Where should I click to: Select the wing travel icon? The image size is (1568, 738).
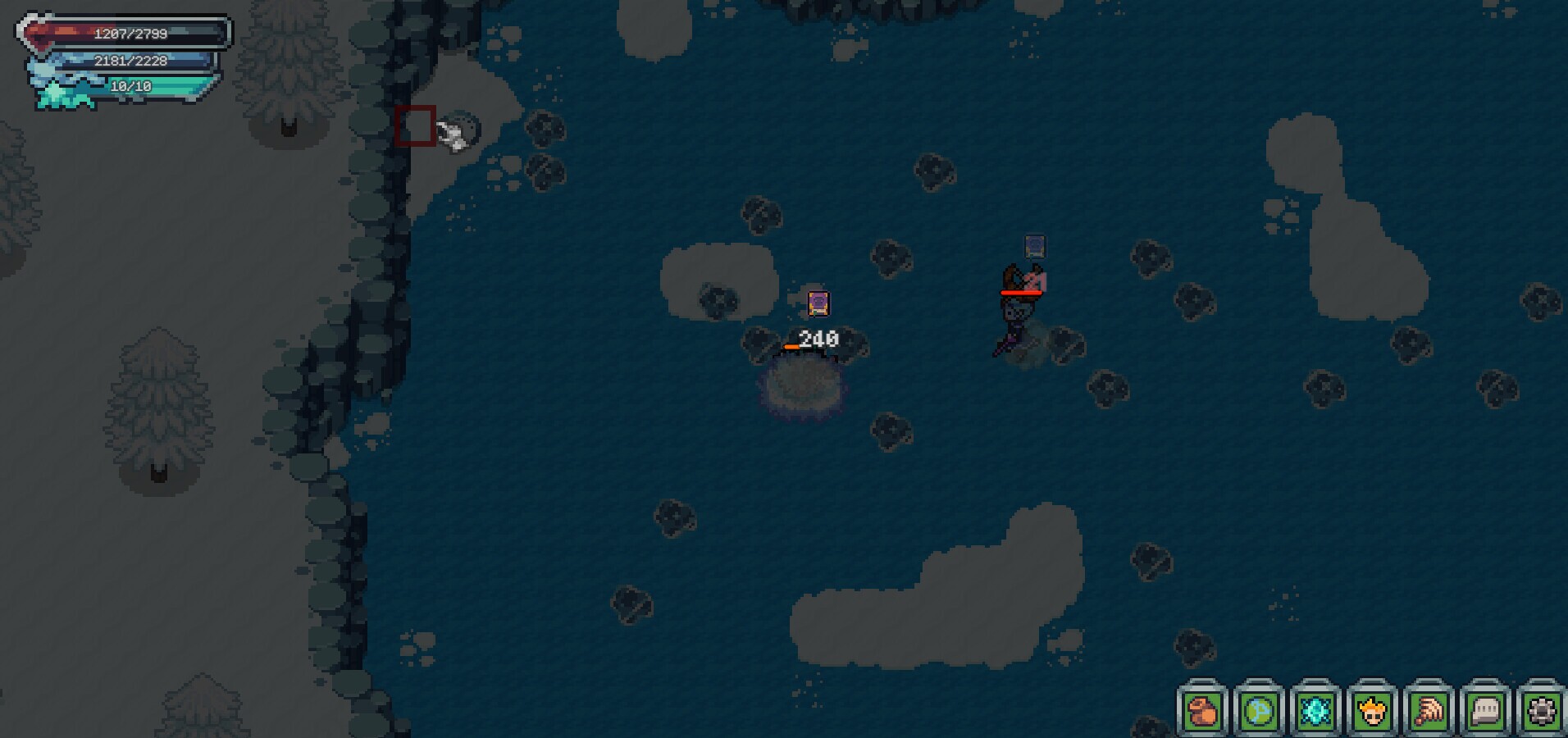tap(1429, 709)
